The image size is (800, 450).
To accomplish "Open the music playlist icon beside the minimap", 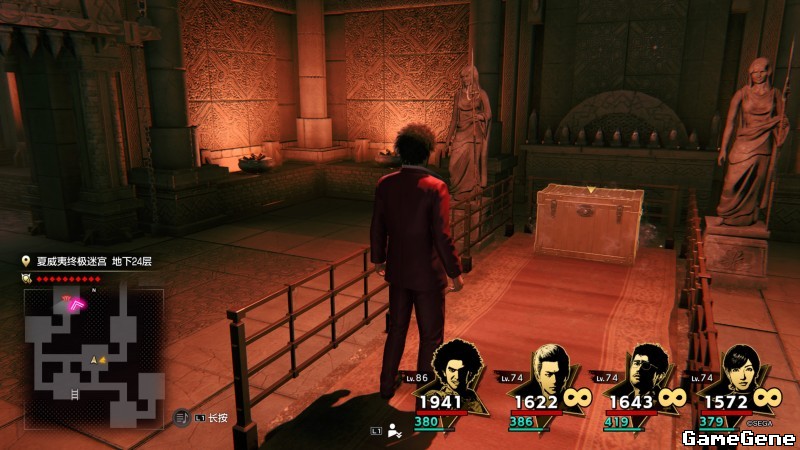I will click(182, 416).
